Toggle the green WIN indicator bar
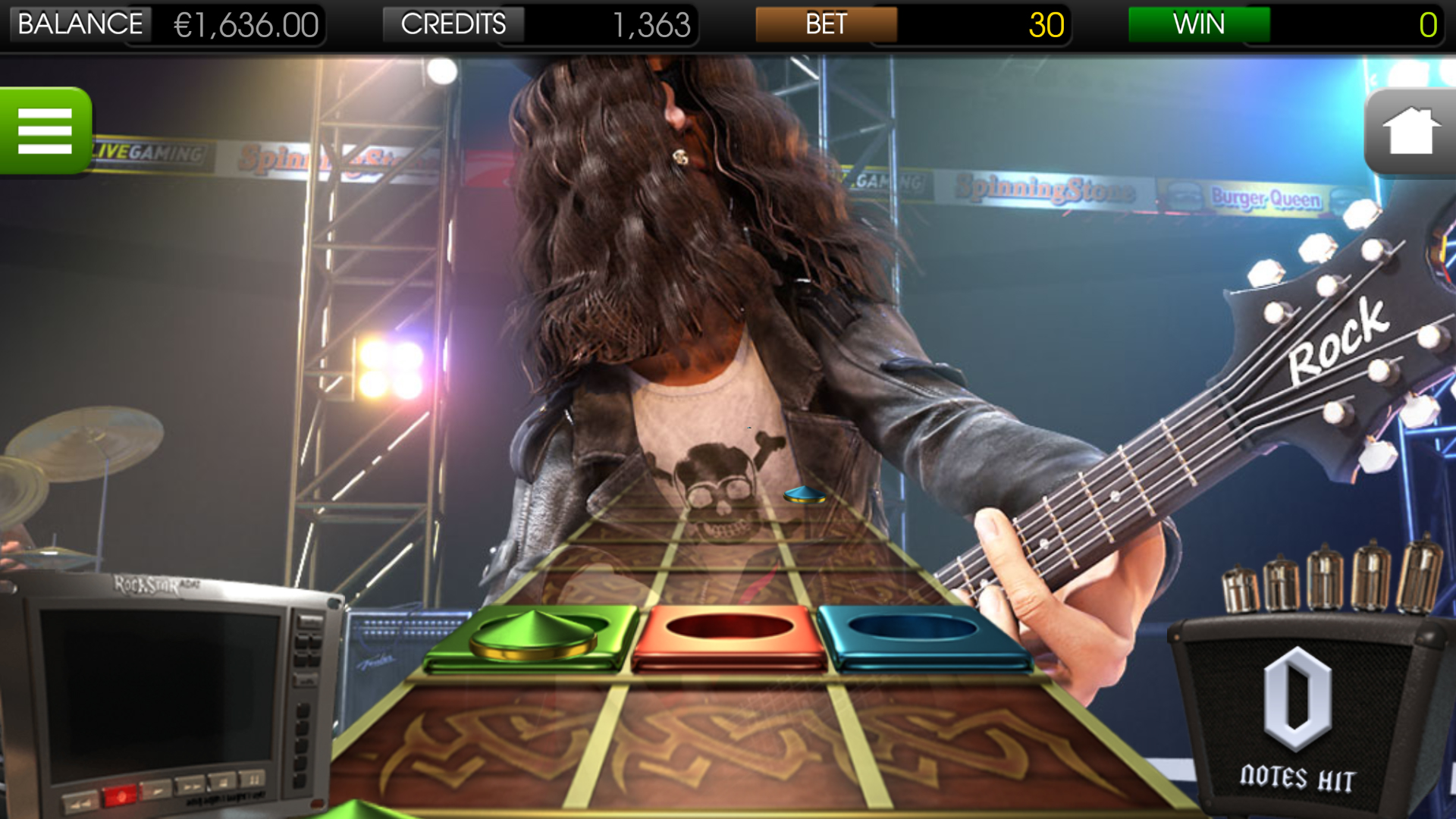Screen dimensions: 1456x819 (1199, 24)
